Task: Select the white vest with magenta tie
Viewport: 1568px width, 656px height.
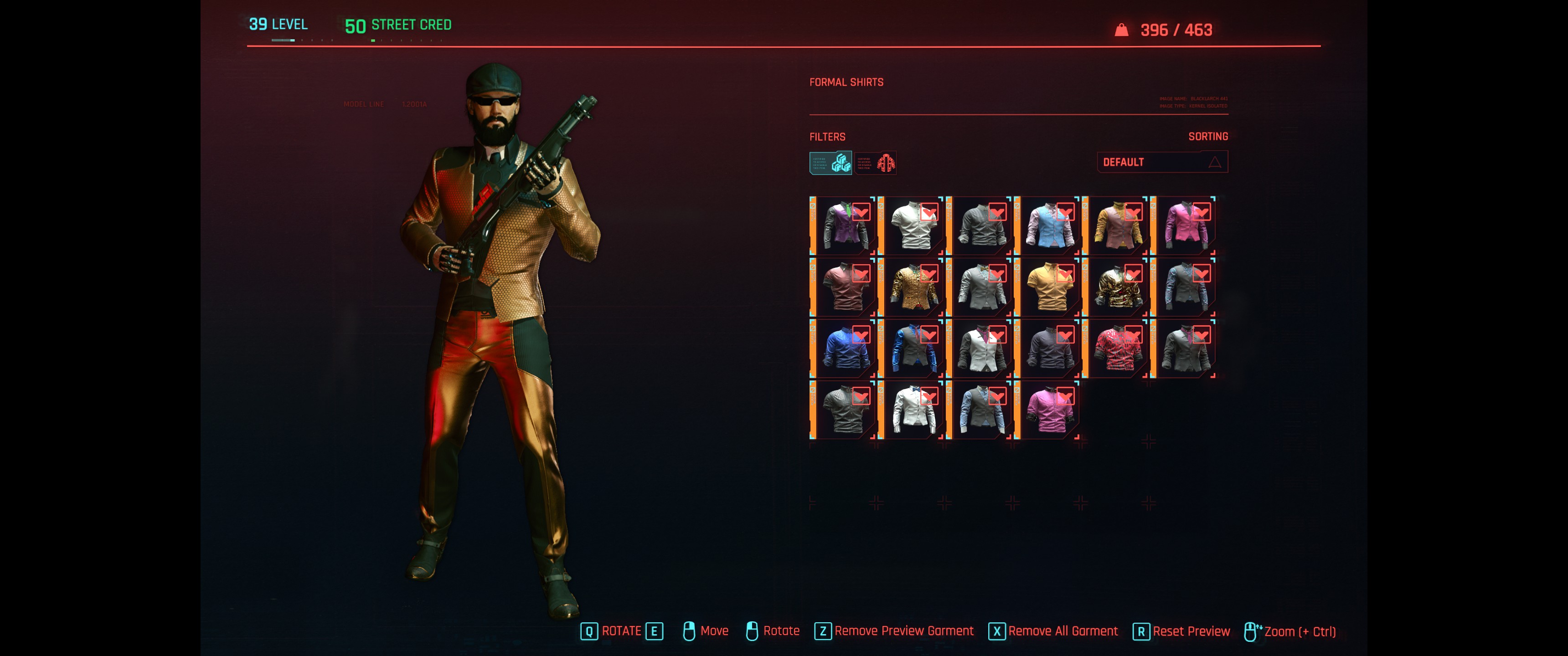Action: tap(980, 348)
